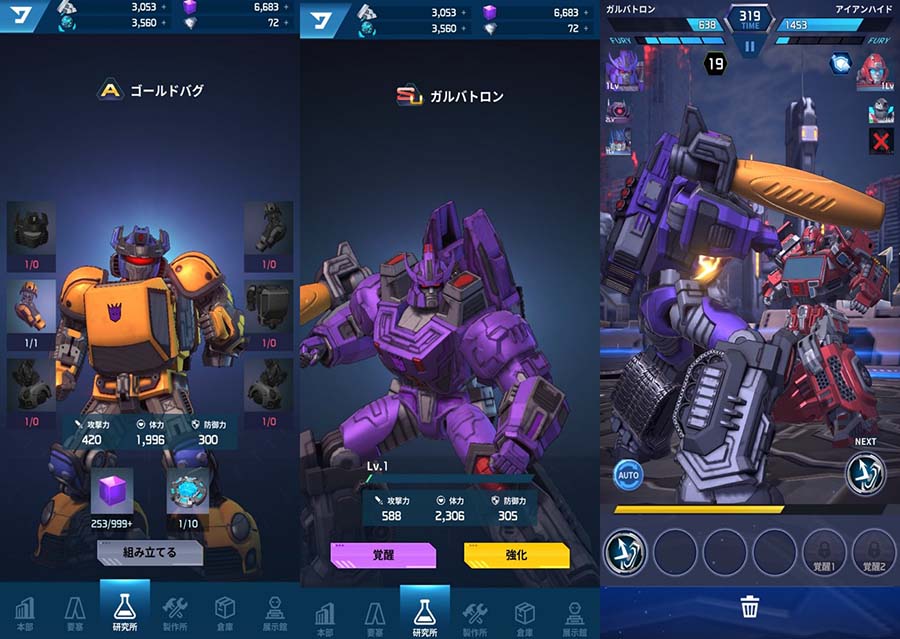Select the 覚醒 awaken button

[383, 555]
